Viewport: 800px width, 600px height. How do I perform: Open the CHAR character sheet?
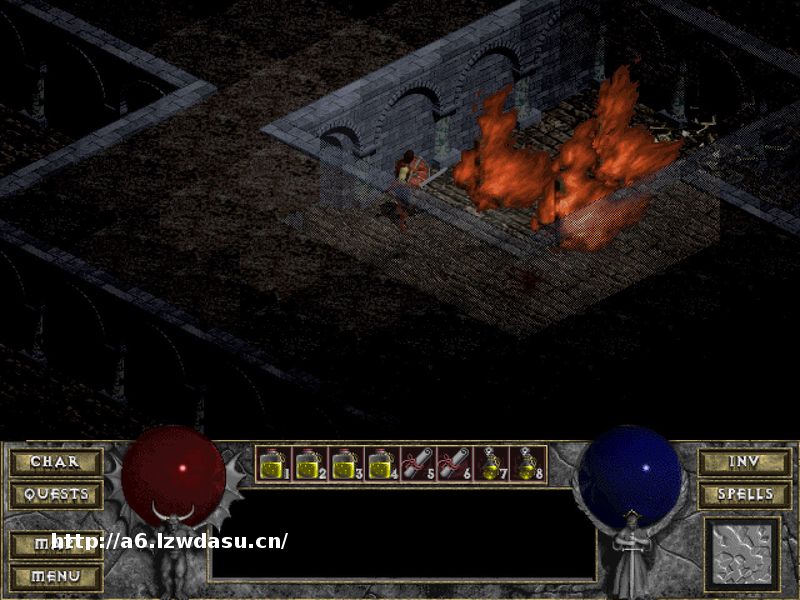coord(56,462)
